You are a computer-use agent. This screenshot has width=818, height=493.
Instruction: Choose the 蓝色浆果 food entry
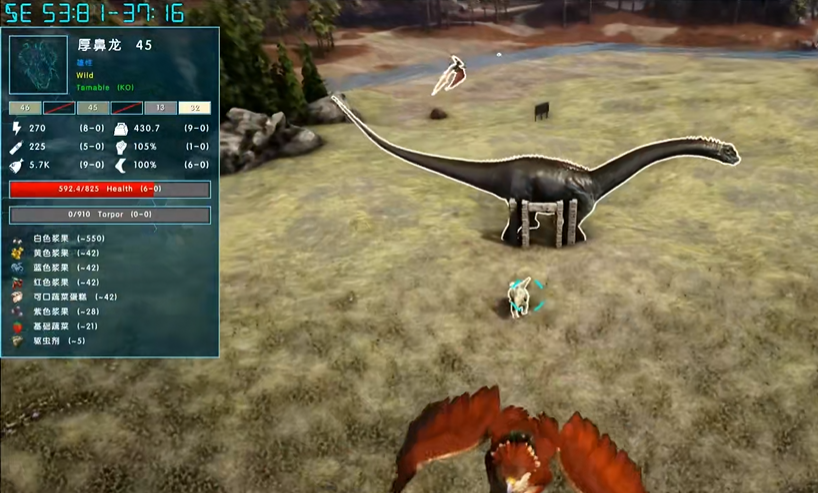pyautogui.click(x=63, y=268)
